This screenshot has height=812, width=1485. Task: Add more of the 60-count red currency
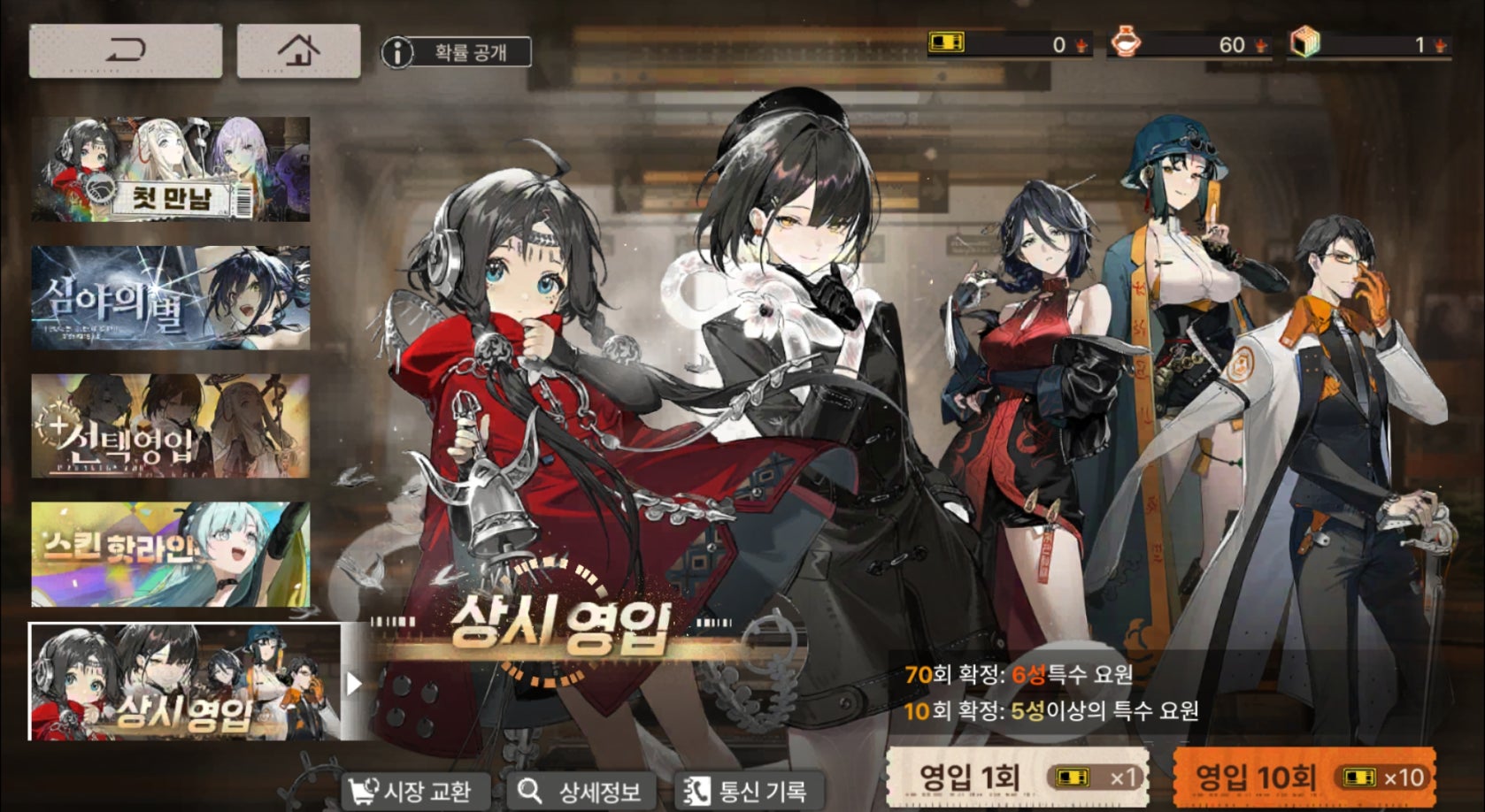[1260, 44]
